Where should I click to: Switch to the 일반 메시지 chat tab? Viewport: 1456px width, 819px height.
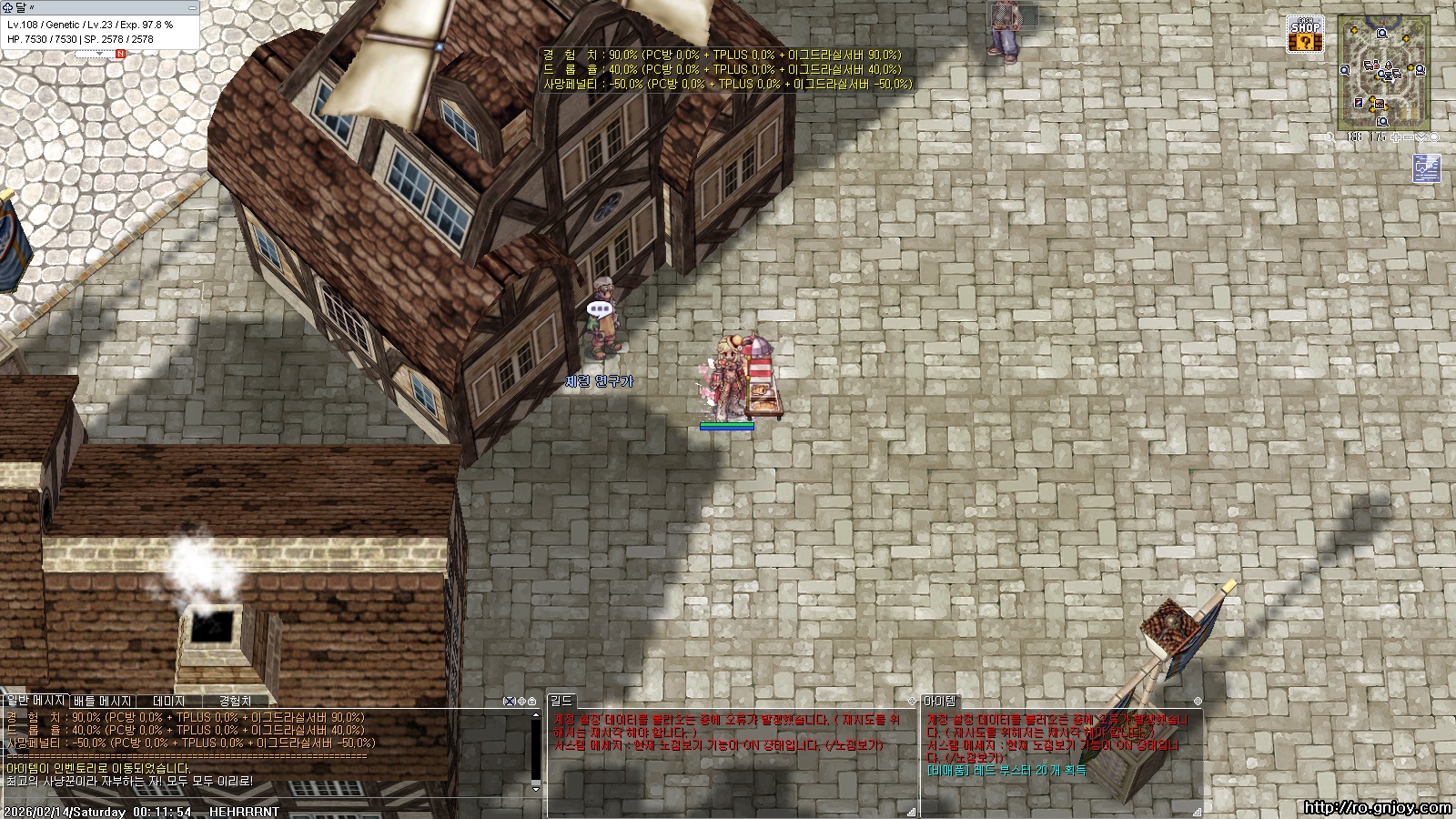point(35,701)
